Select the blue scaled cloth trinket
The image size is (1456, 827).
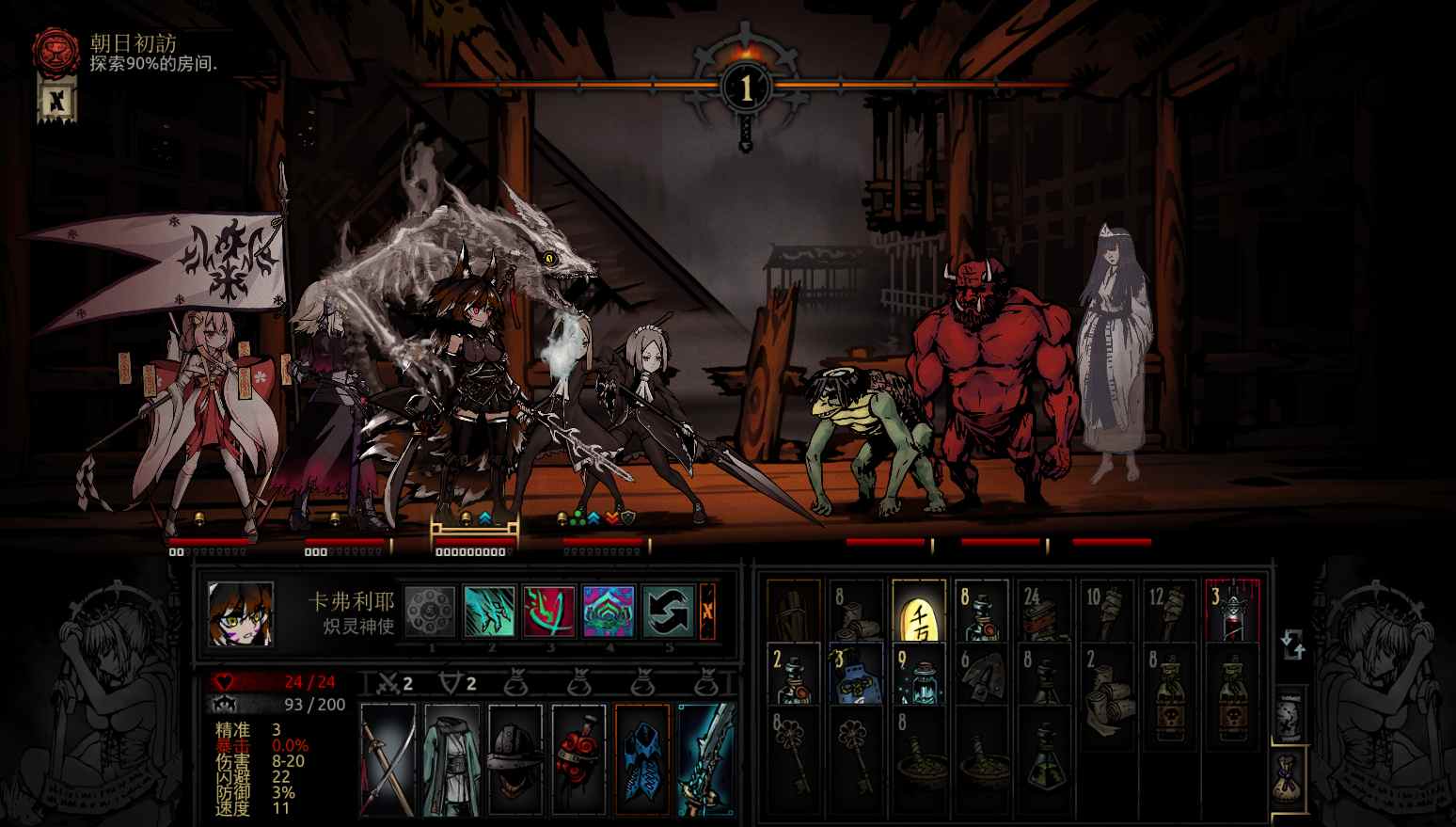[x=642, y=759]
